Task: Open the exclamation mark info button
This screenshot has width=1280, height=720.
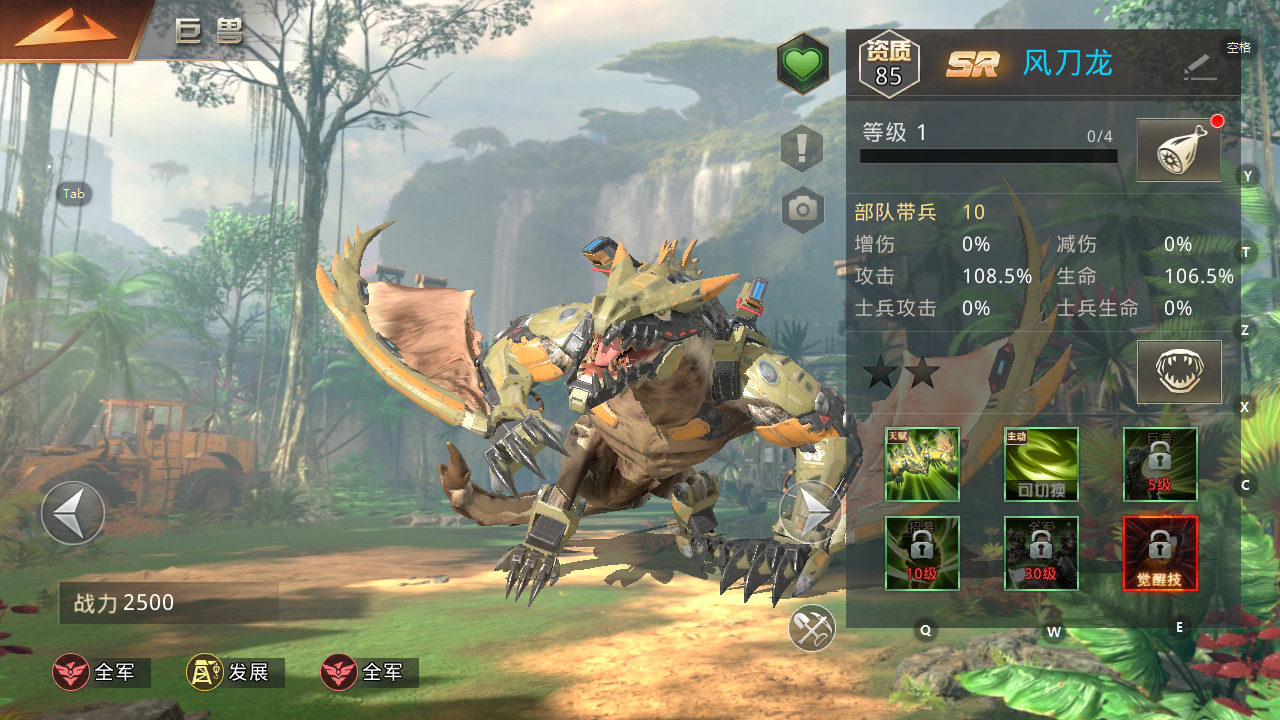Action: tap(802, 148)
